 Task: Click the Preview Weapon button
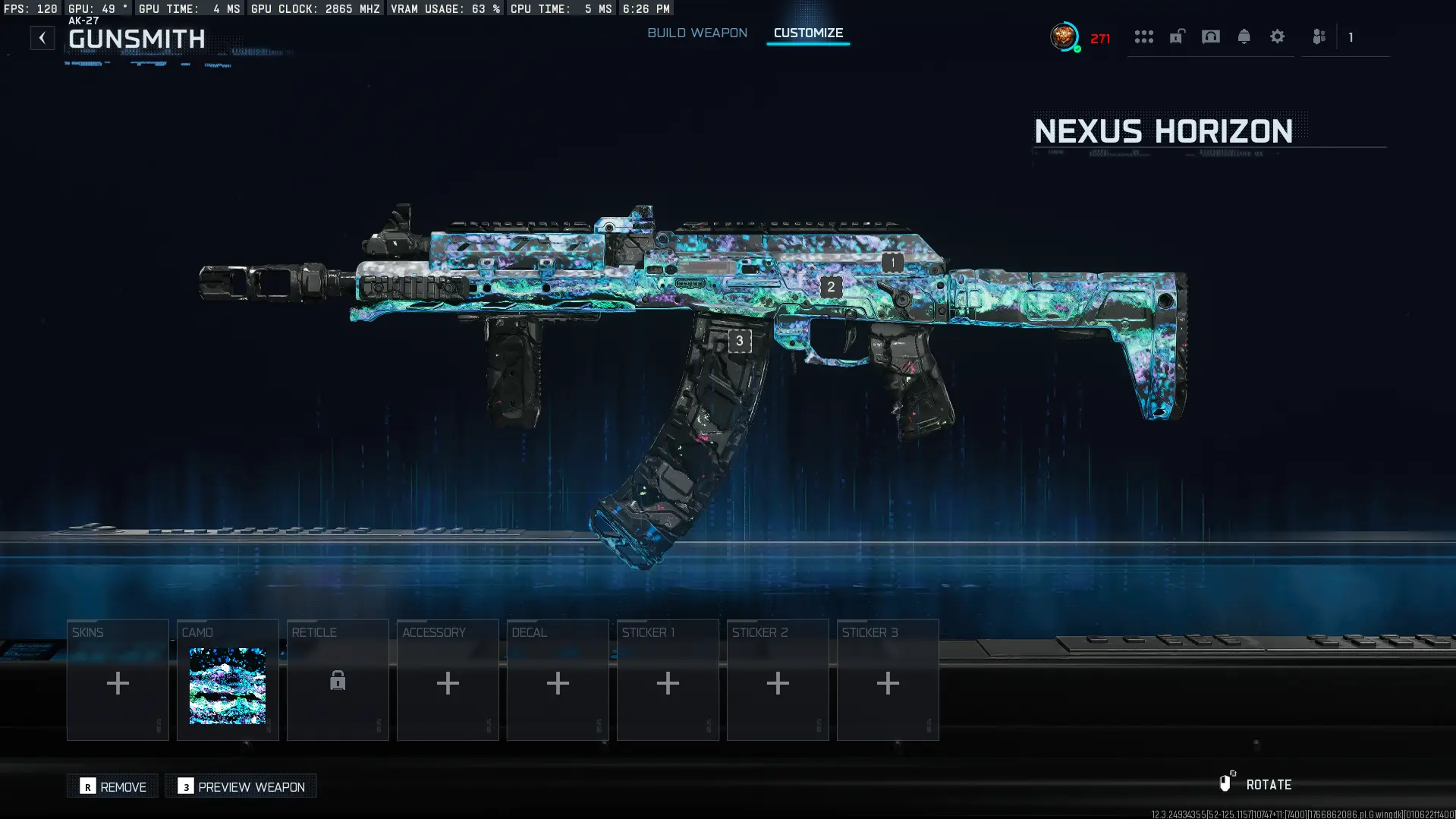click(x=241, y=786)
